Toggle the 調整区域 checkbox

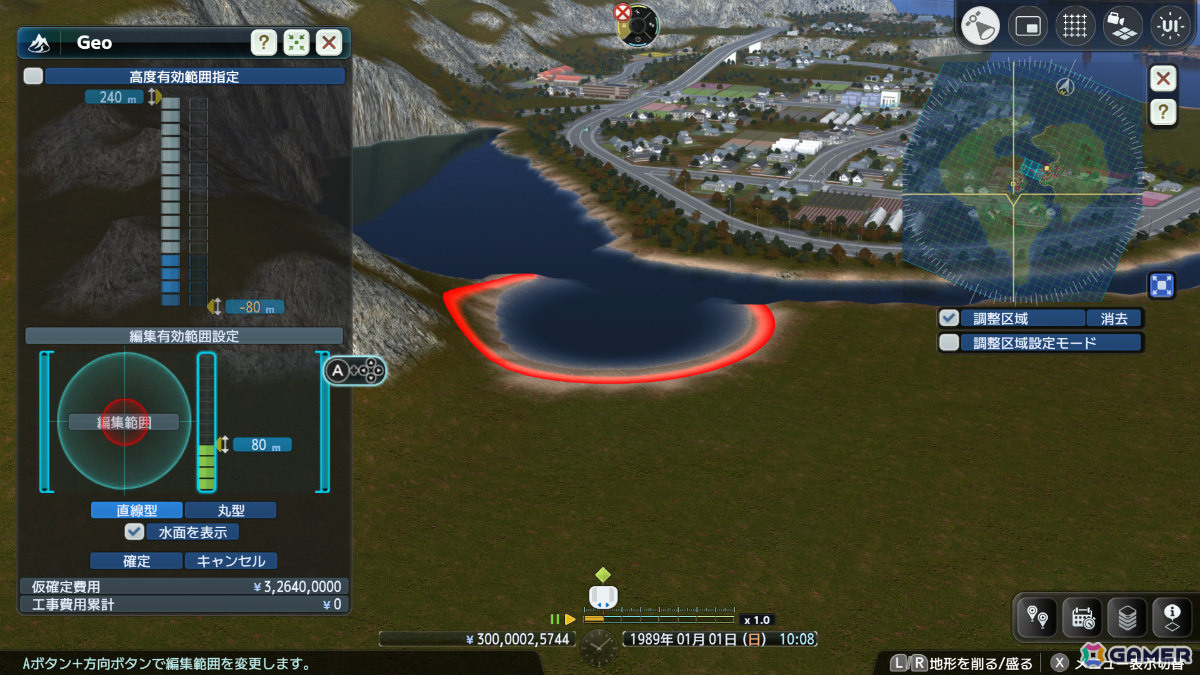pos(949,318)
